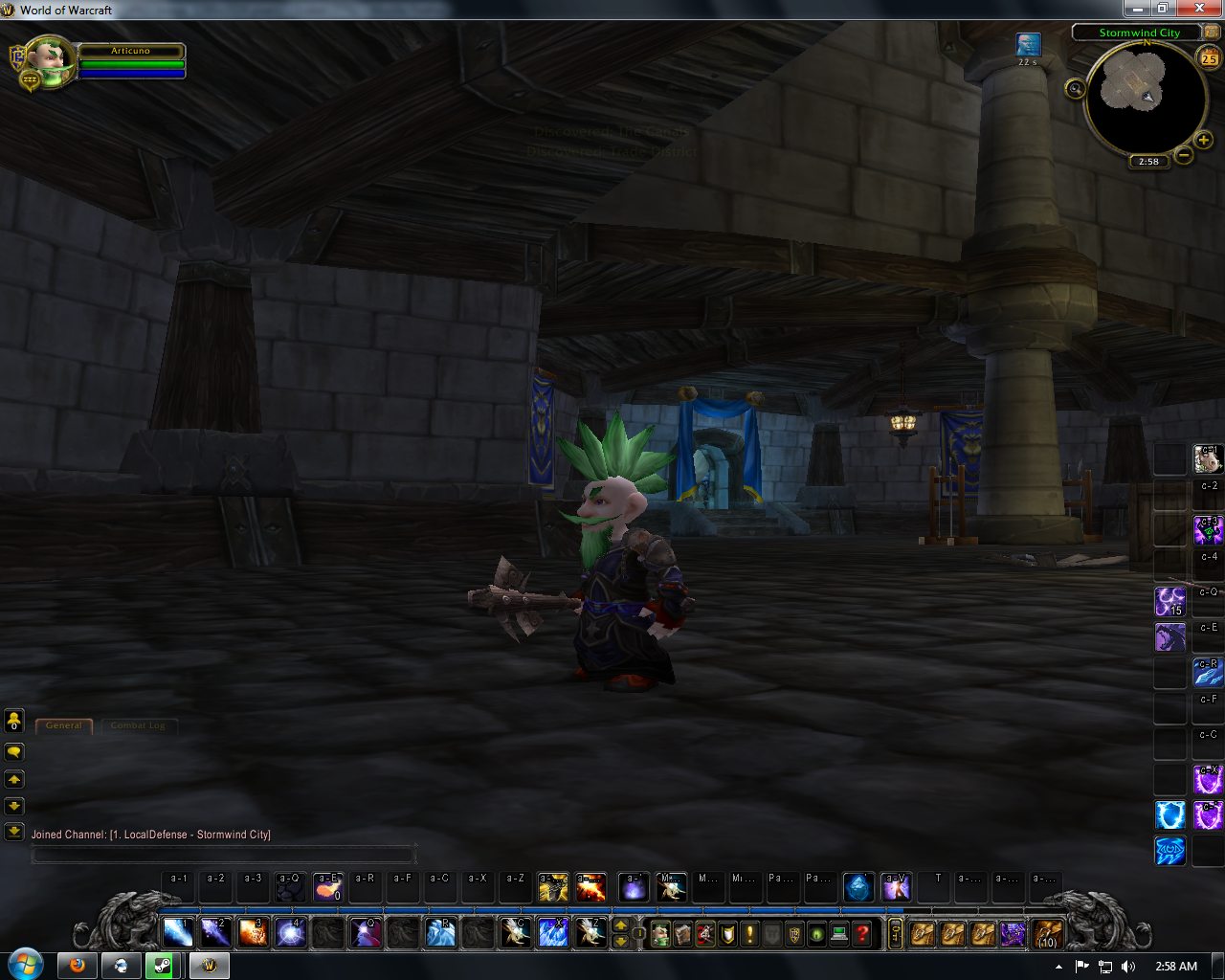Open the bag holding 10 free slots
Viewport: 1225px width, 980px height.
tap(1047, 932)
